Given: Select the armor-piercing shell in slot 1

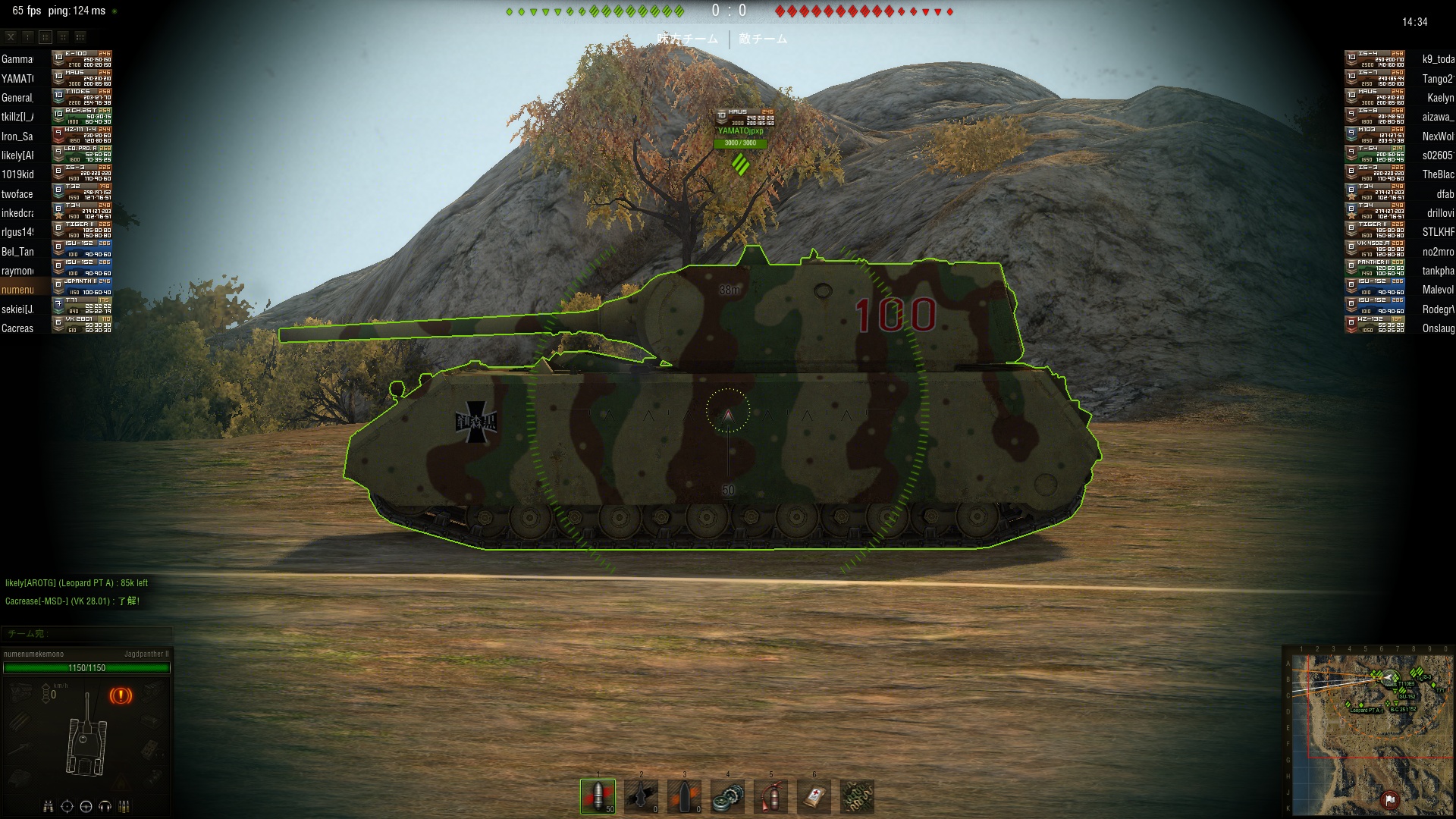Looking at the screenshot, I should [598, 796].
